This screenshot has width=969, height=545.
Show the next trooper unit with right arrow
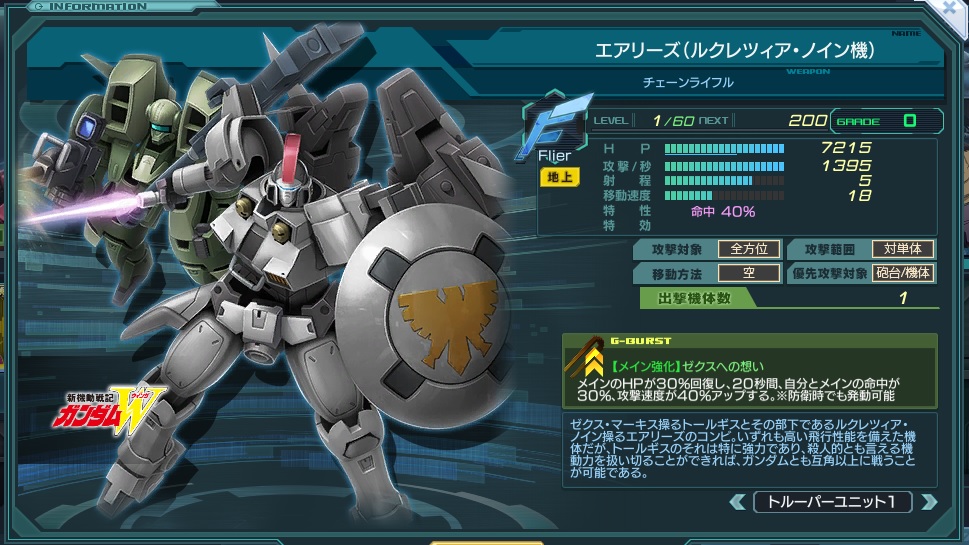929,502
